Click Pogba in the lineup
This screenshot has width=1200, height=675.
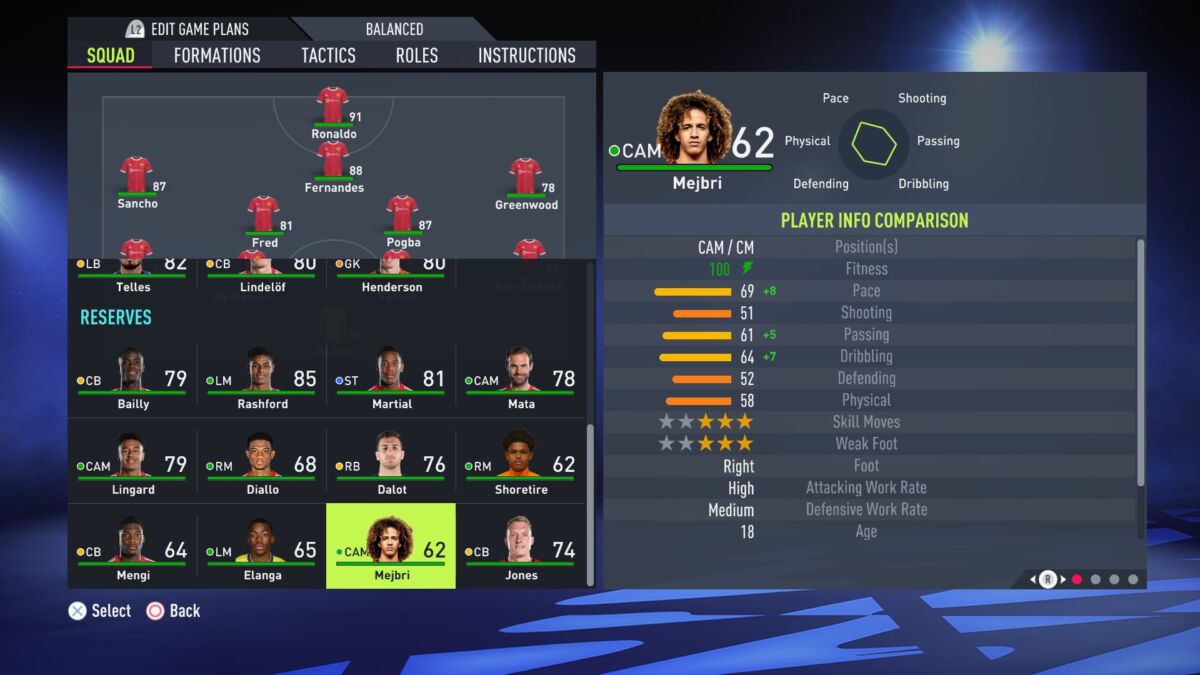(402, 215)
